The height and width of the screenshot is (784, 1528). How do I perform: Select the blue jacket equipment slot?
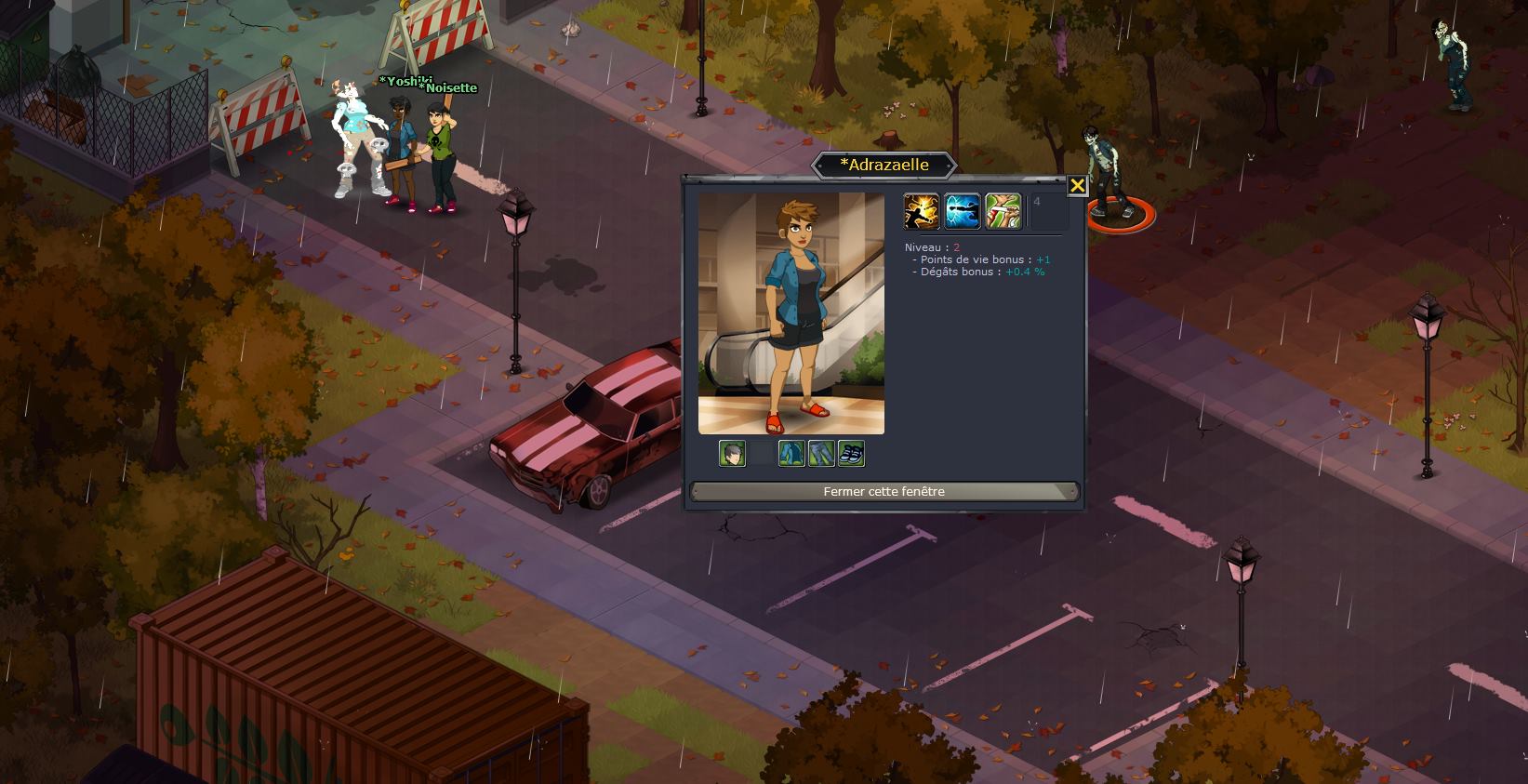pos(791,453)
